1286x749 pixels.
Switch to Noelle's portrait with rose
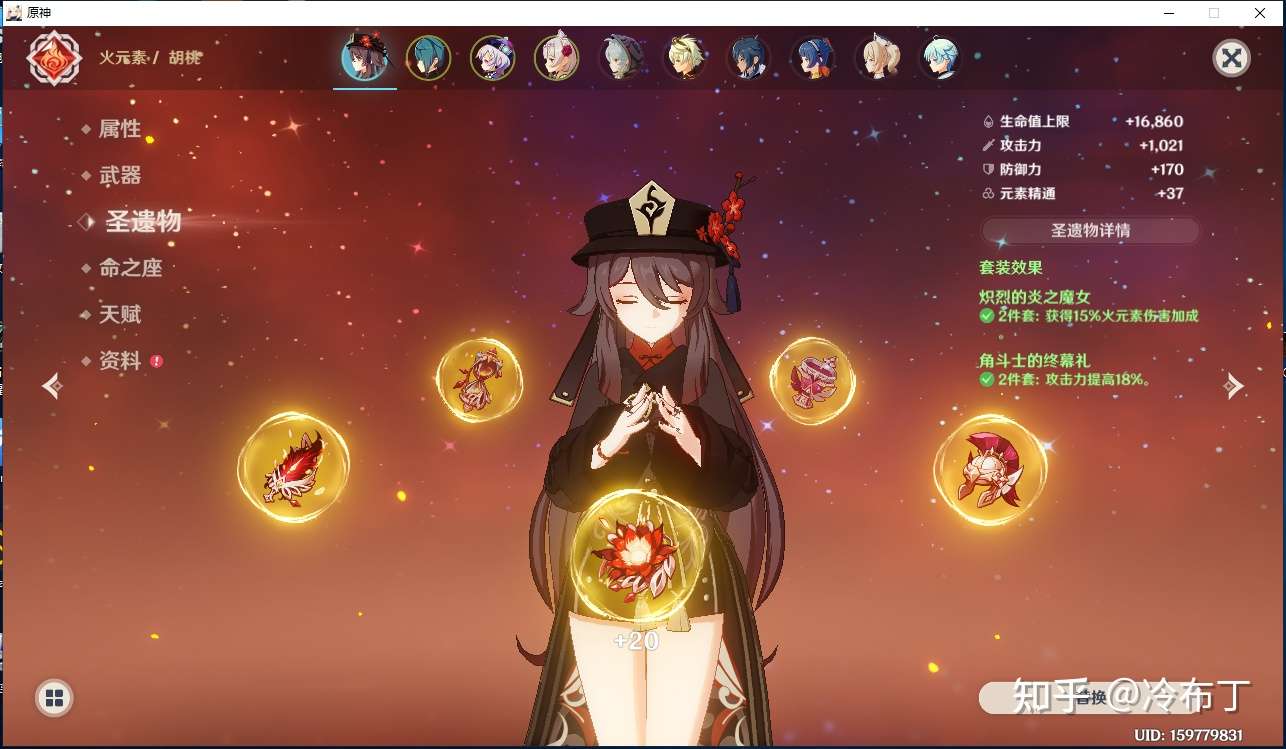click(556, 59)
